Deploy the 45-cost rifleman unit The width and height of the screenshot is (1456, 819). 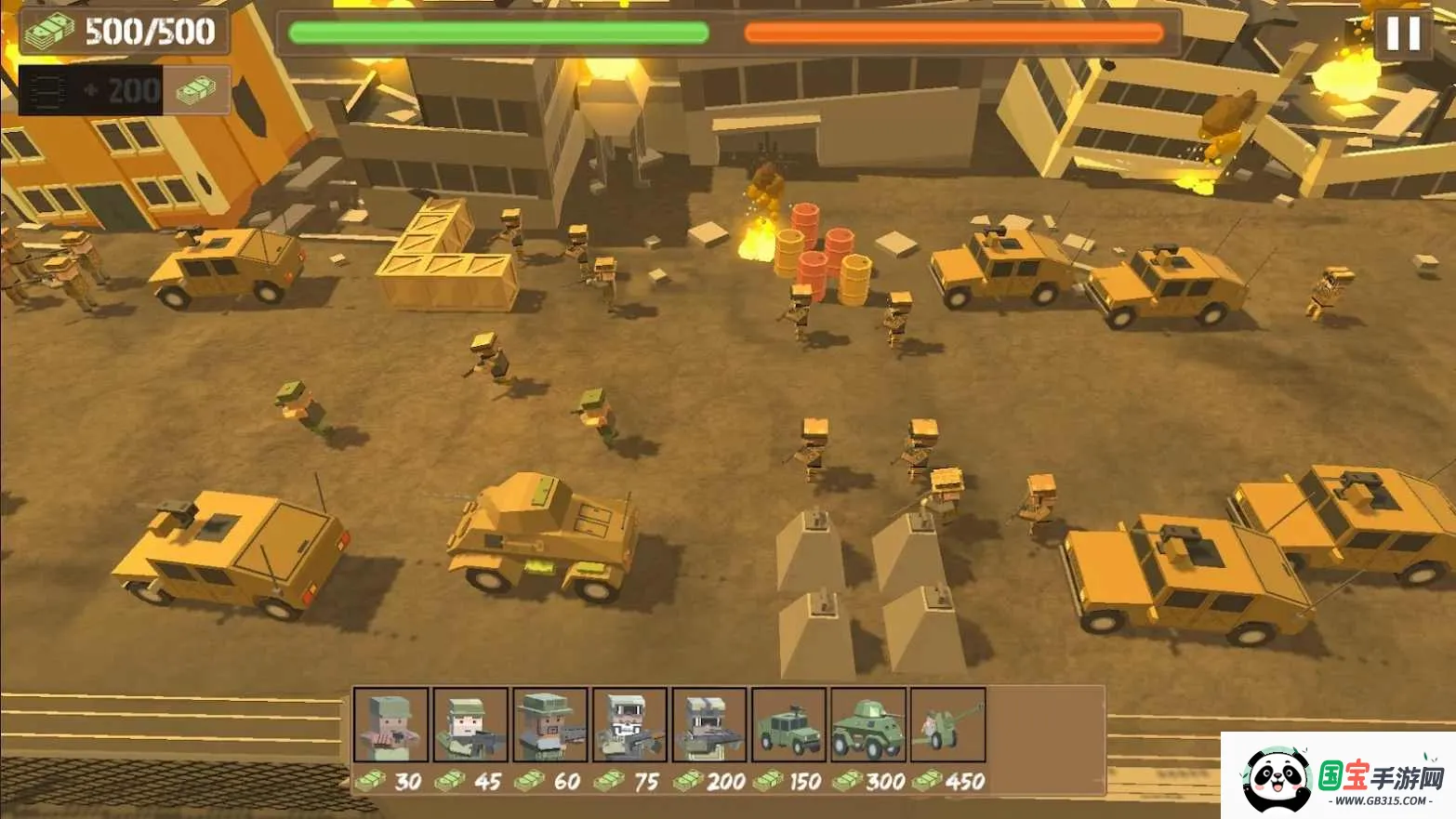[470, 725]
